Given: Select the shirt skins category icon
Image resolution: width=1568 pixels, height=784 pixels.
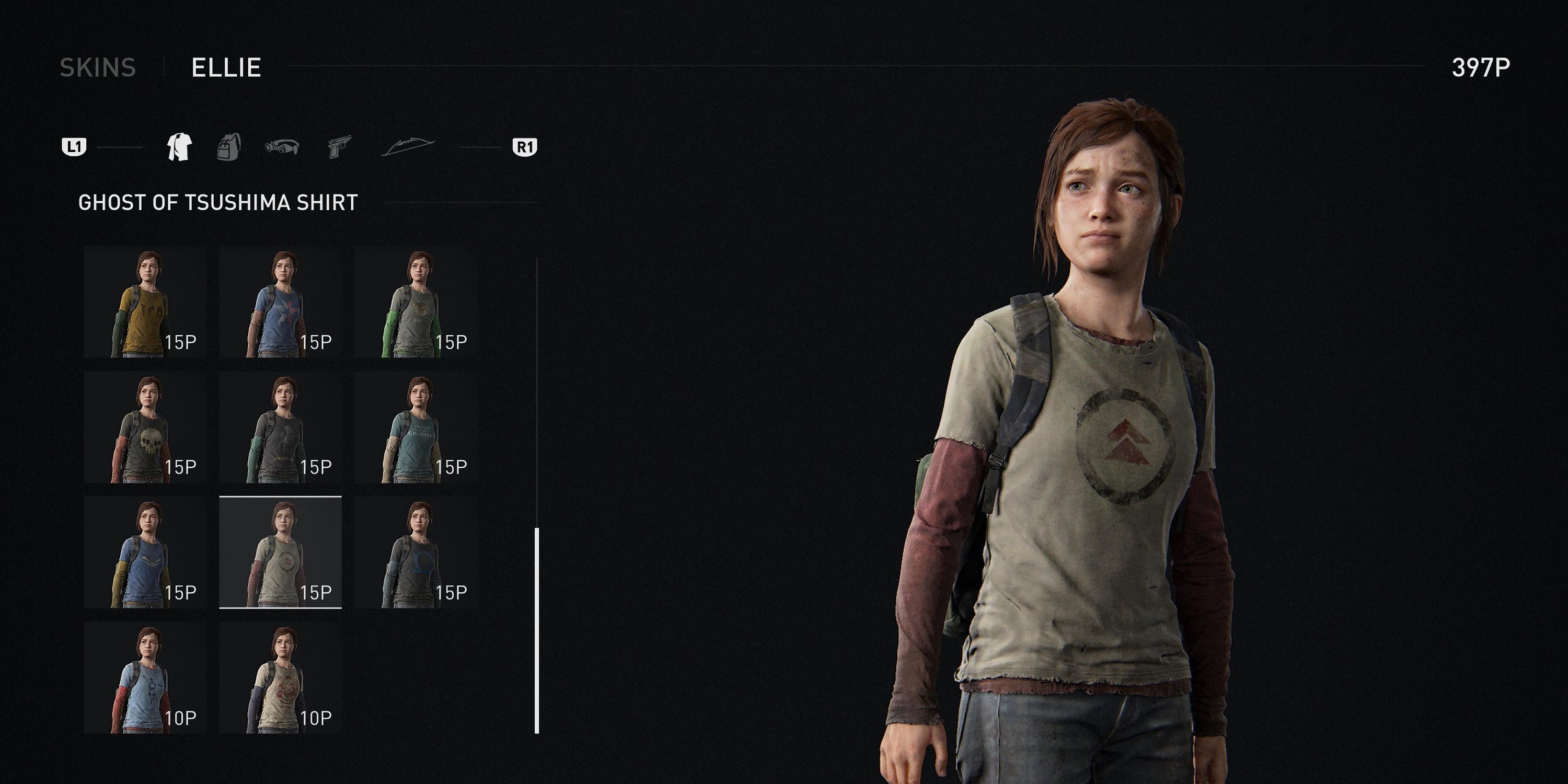Looking at the screenshot, I should pos(177,146).
